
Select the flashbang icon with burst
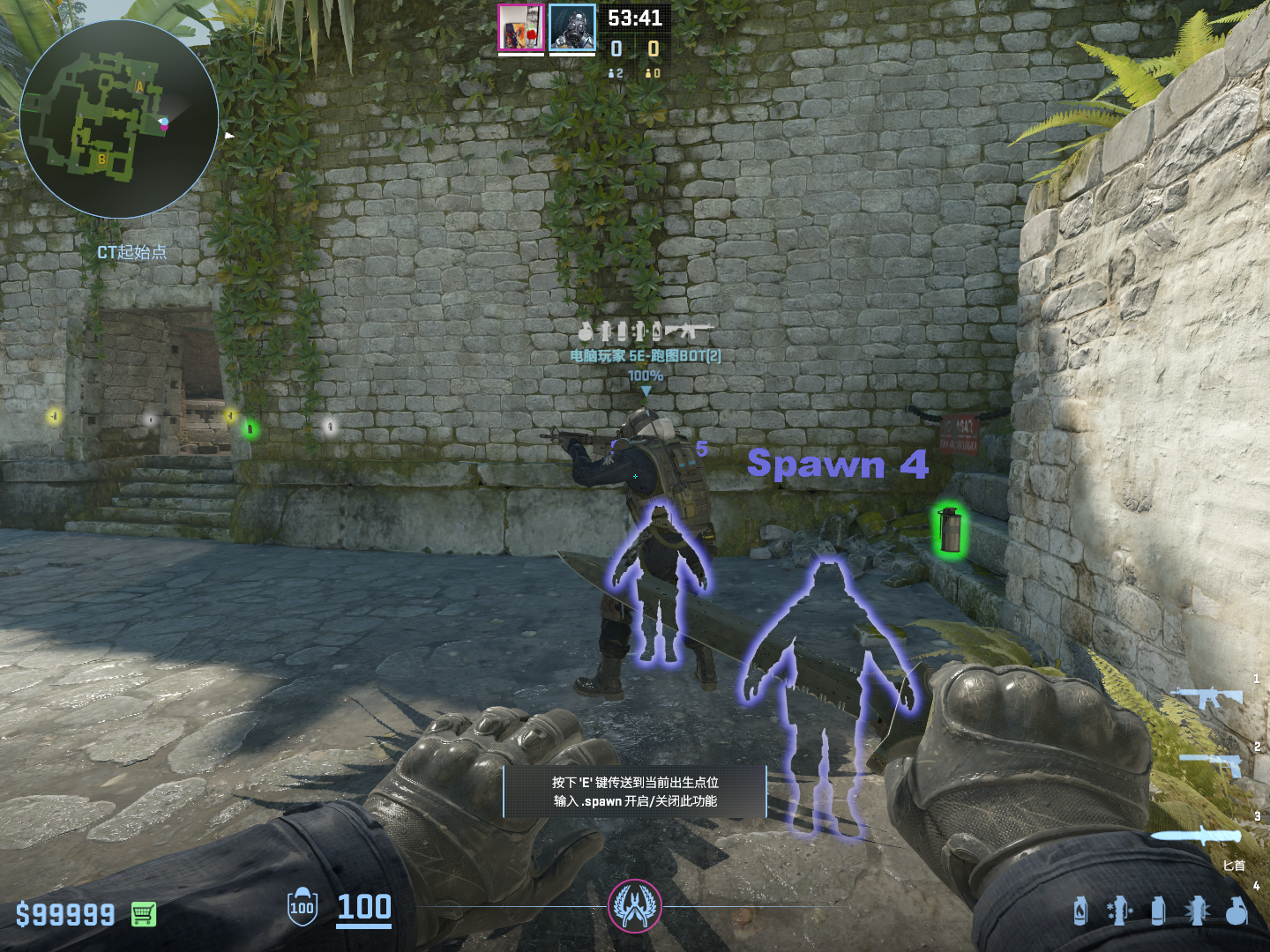coord(1197,911)
